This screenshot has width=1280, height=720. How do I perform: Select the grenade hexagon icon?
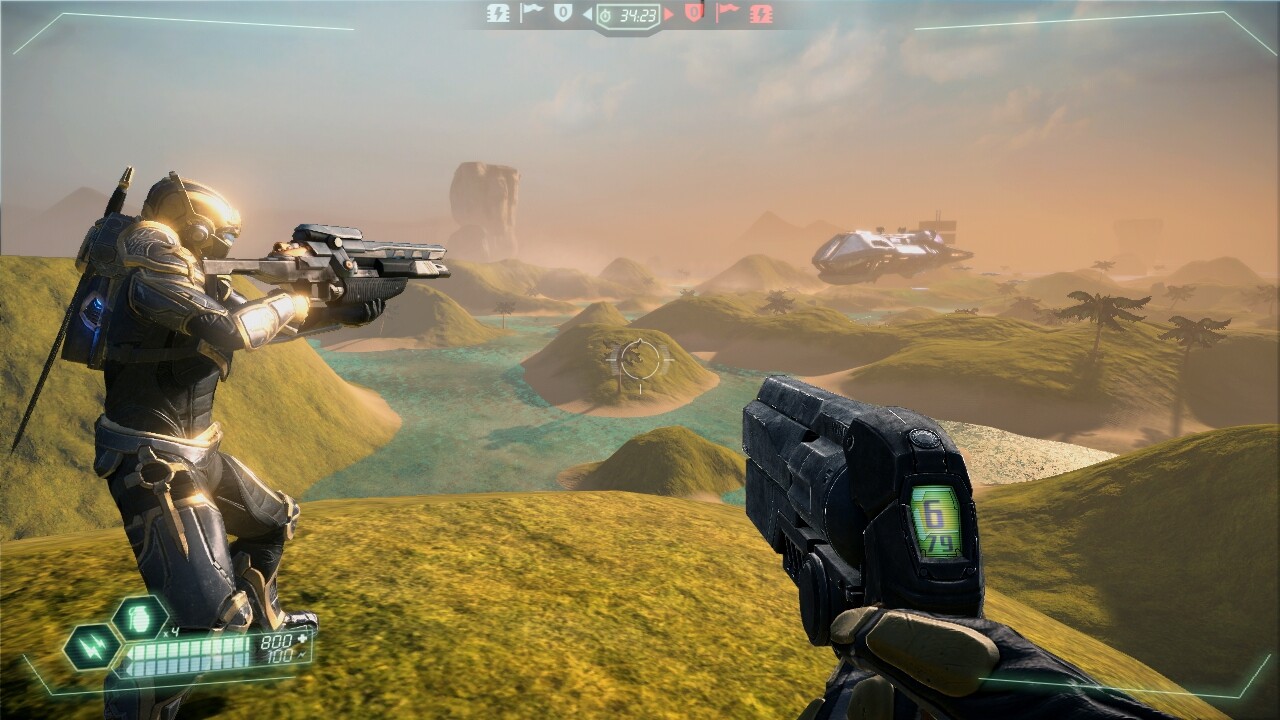click(x=140, y=619)
